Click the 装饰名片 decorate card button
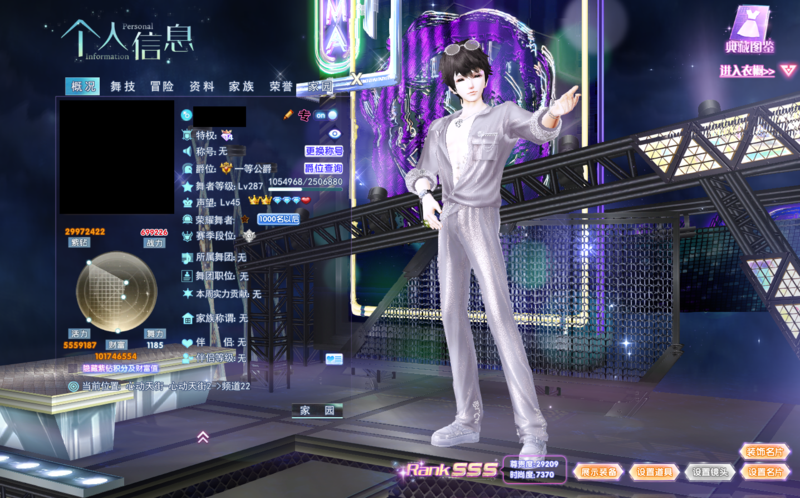 pos(764,451)
